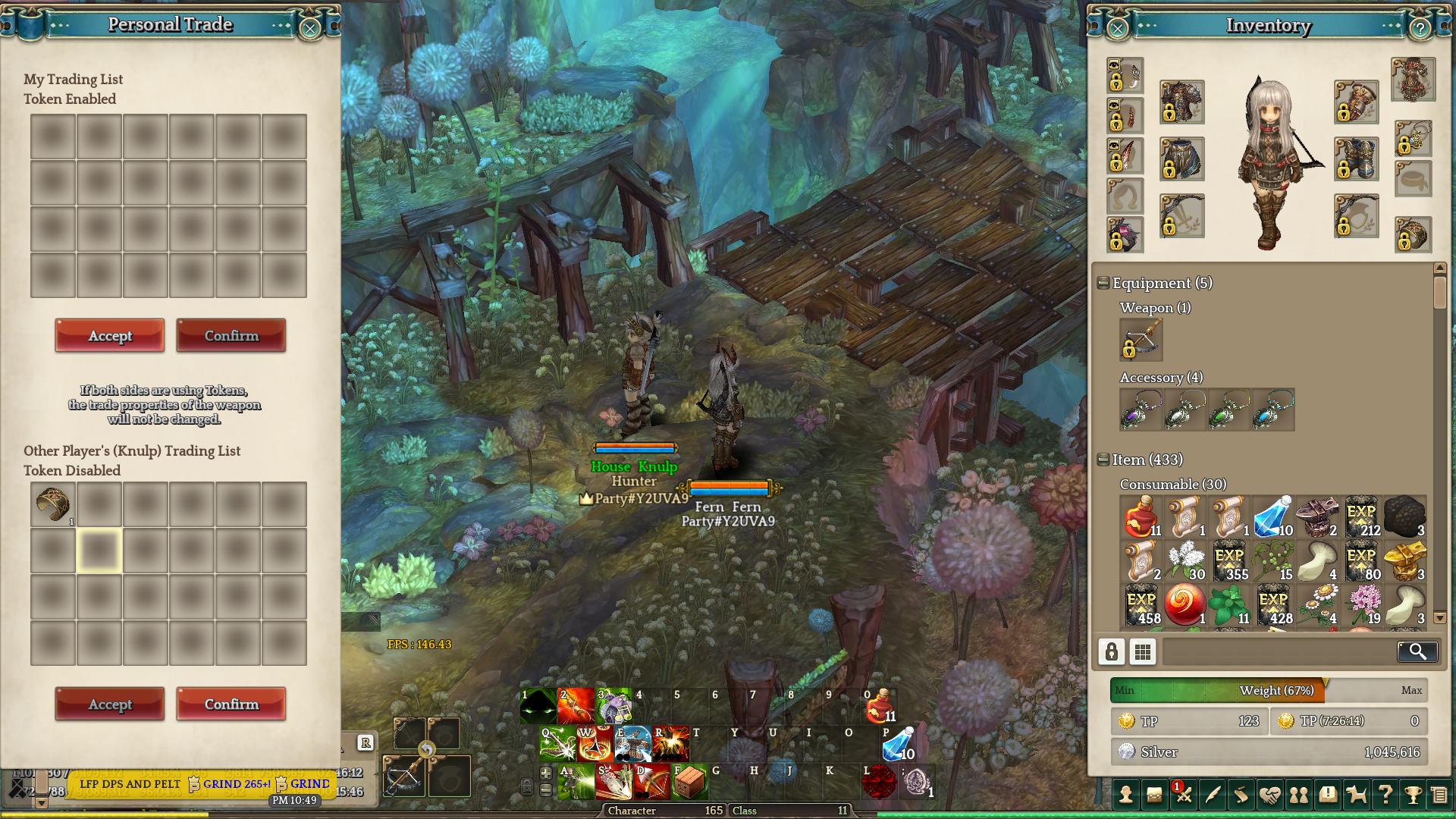Click the inventory search magnifier button

click(x=1417, y=651)
